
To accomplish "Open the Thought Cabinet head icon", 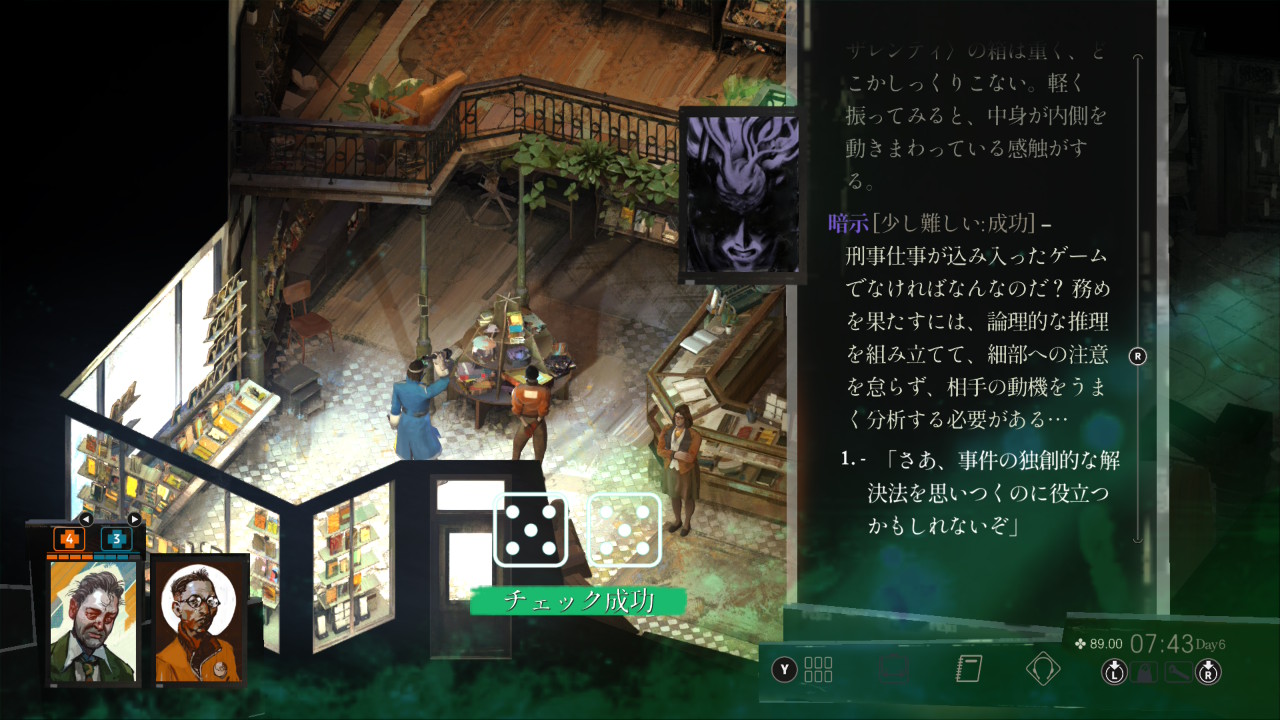I will point(1043,668).
